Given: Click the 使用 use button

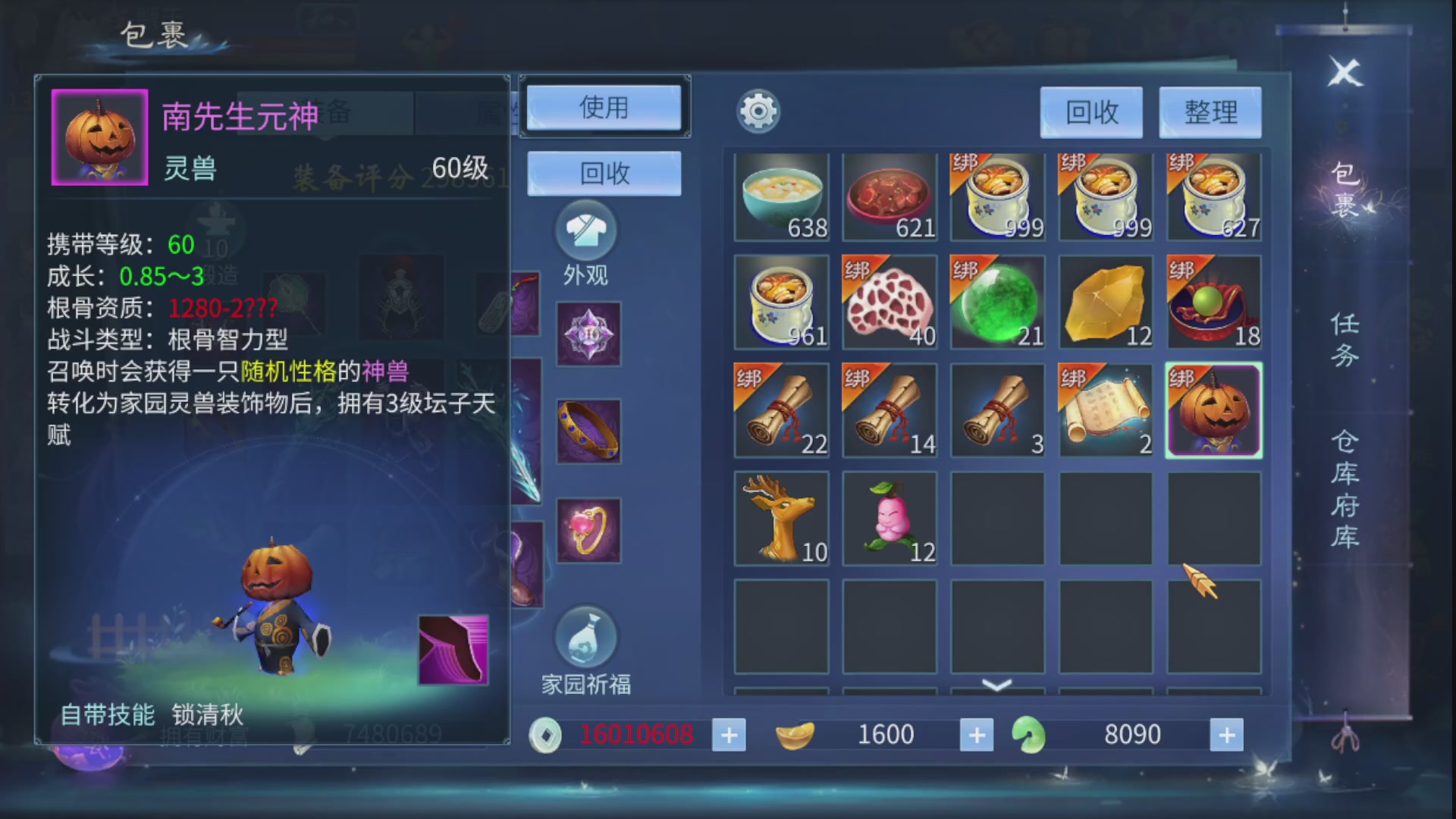Looking at the screenshot, I should click(x=604, y=108).
